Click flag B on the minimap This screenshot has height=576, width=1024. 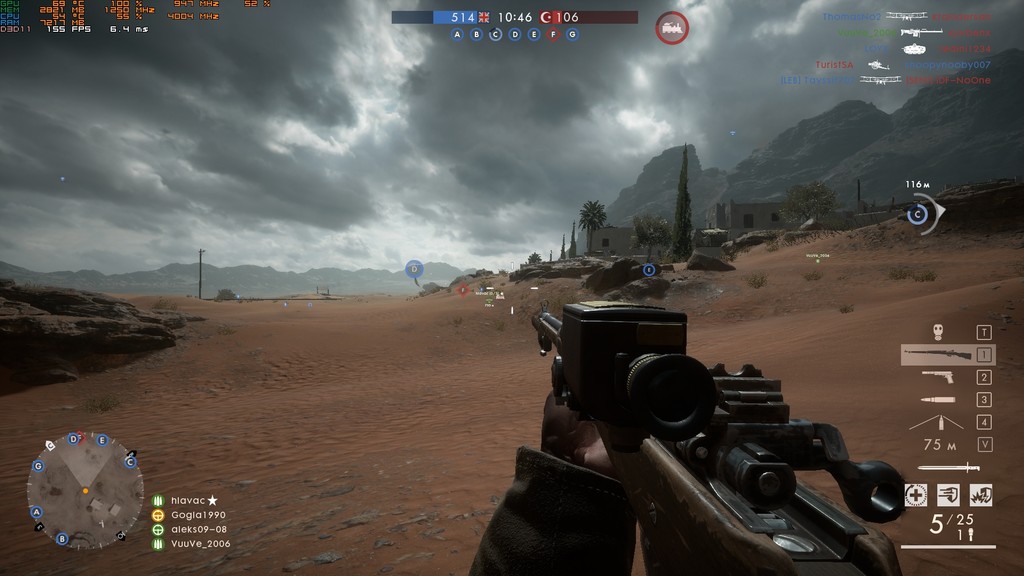[x=62, y=538]
